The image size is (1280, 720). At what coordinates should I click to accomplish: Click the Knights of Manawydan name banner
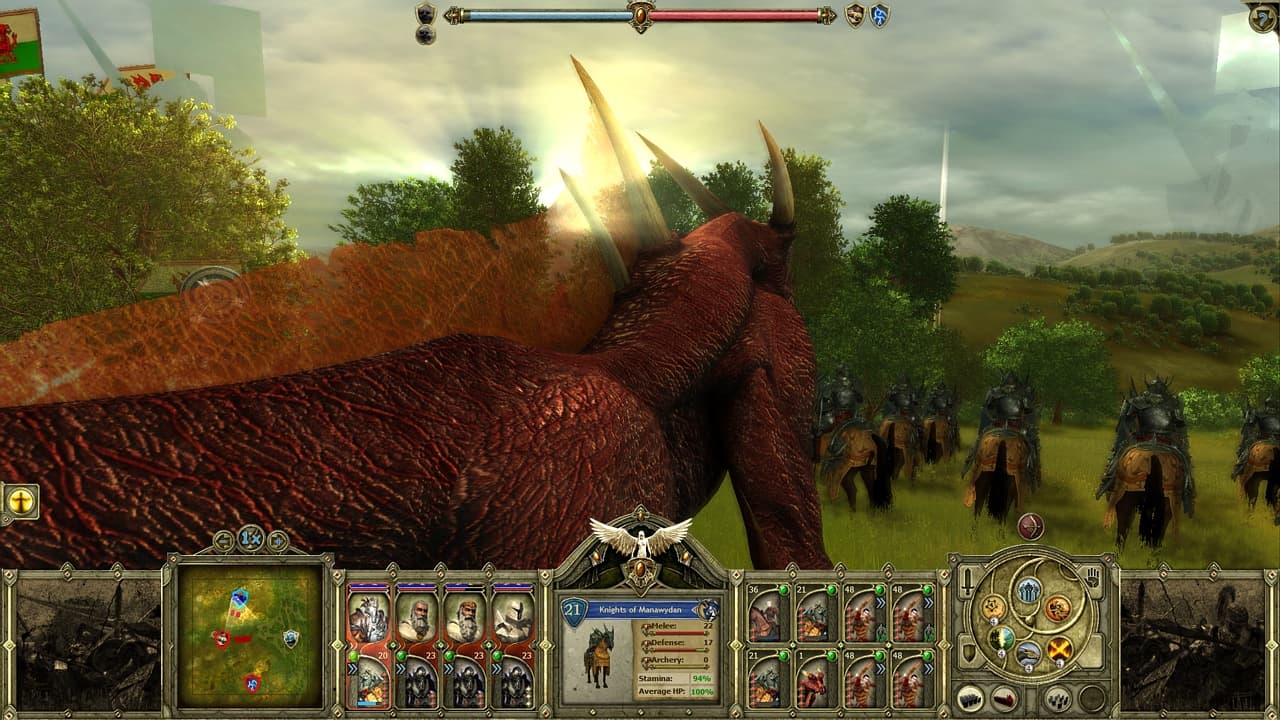click(640, 610)
